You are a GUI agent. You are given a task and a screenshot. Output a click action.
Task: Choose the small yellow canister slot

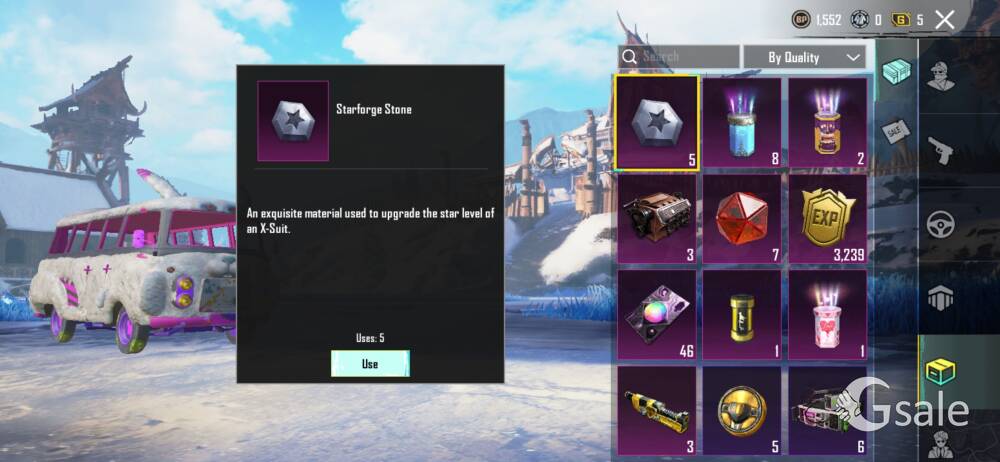coord(742,314)
